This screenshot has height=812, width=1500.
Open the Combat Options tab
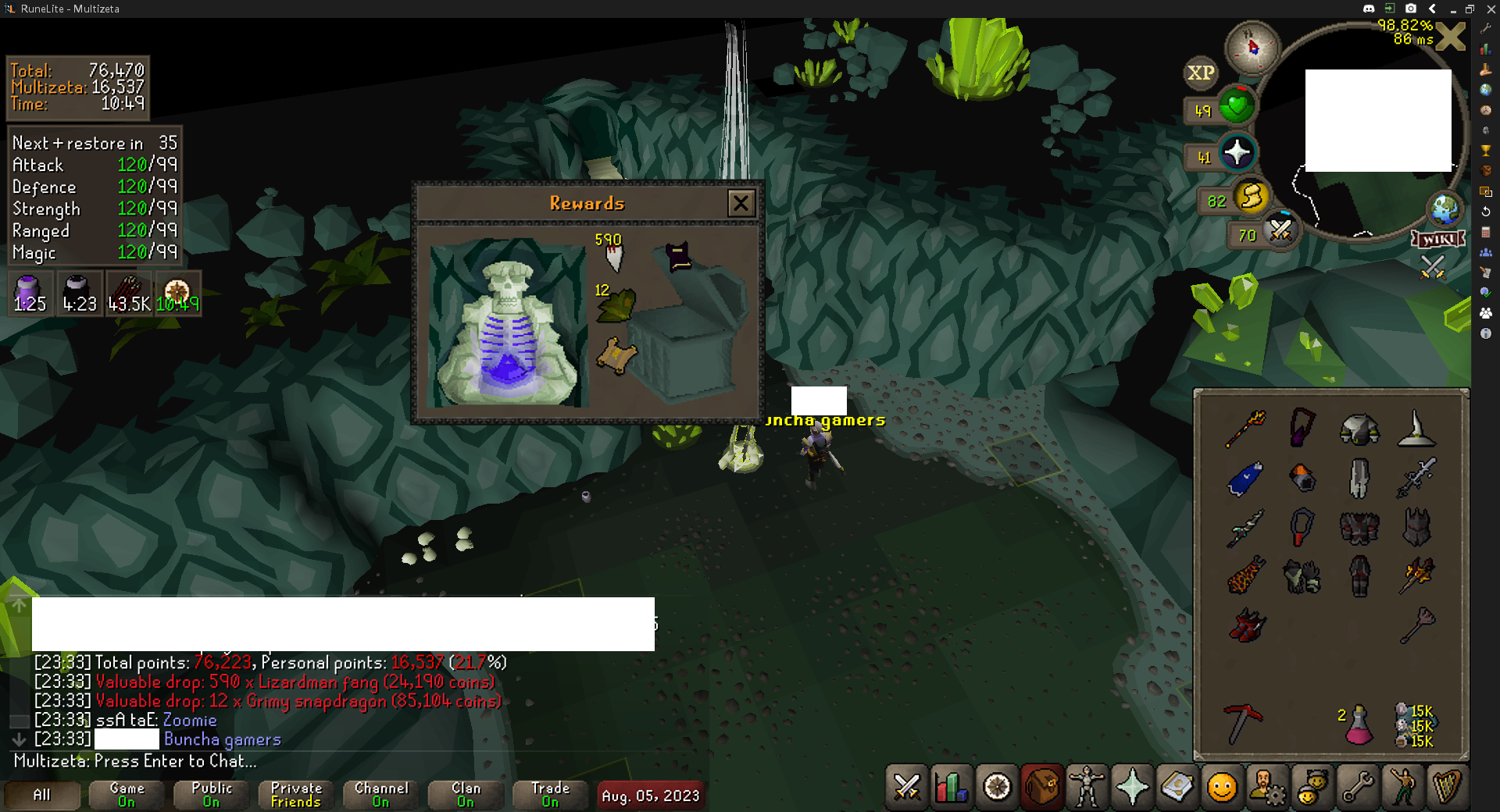(x=907, y=787)
